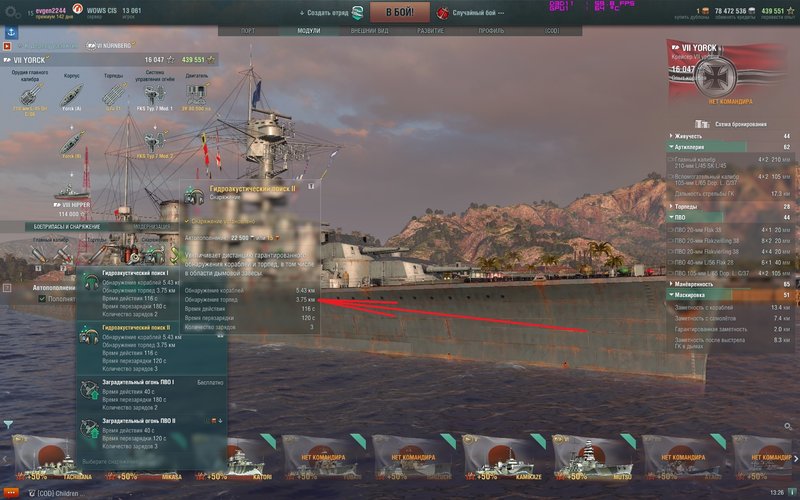Select the Yorck (A) hull module

pos(72,92)
